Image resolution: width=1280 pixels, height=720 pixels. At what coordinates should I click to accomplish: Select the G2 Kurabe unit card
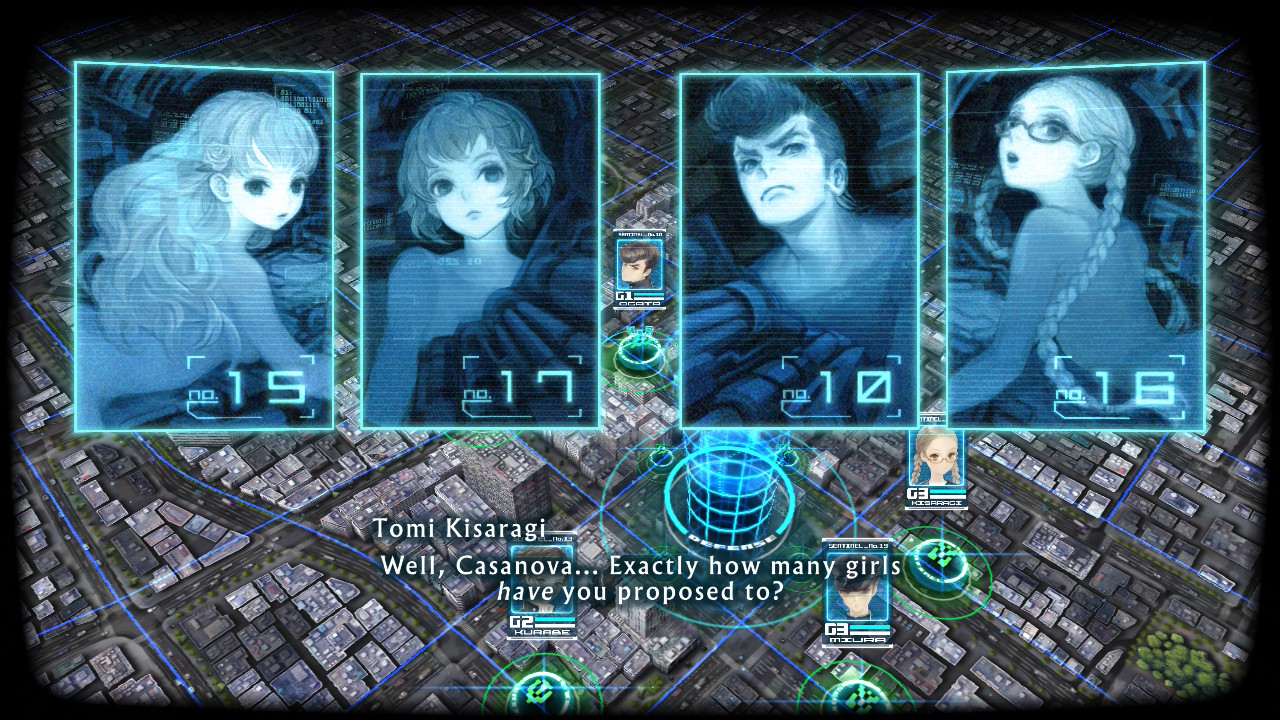(x=542, y=590)
